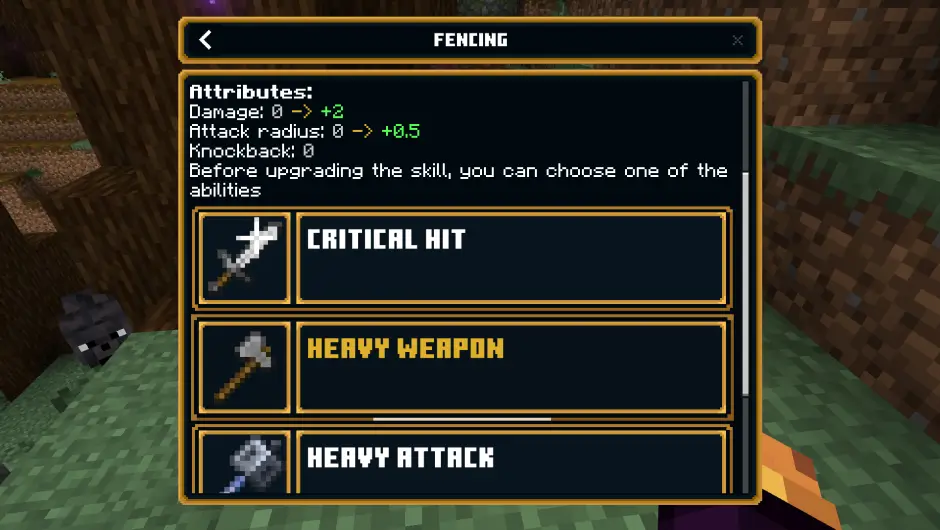The width and height of the screenshot is (940, 530).
Task: Click the hammer icon for Heavy Attack
Action: tap(245, 464)
